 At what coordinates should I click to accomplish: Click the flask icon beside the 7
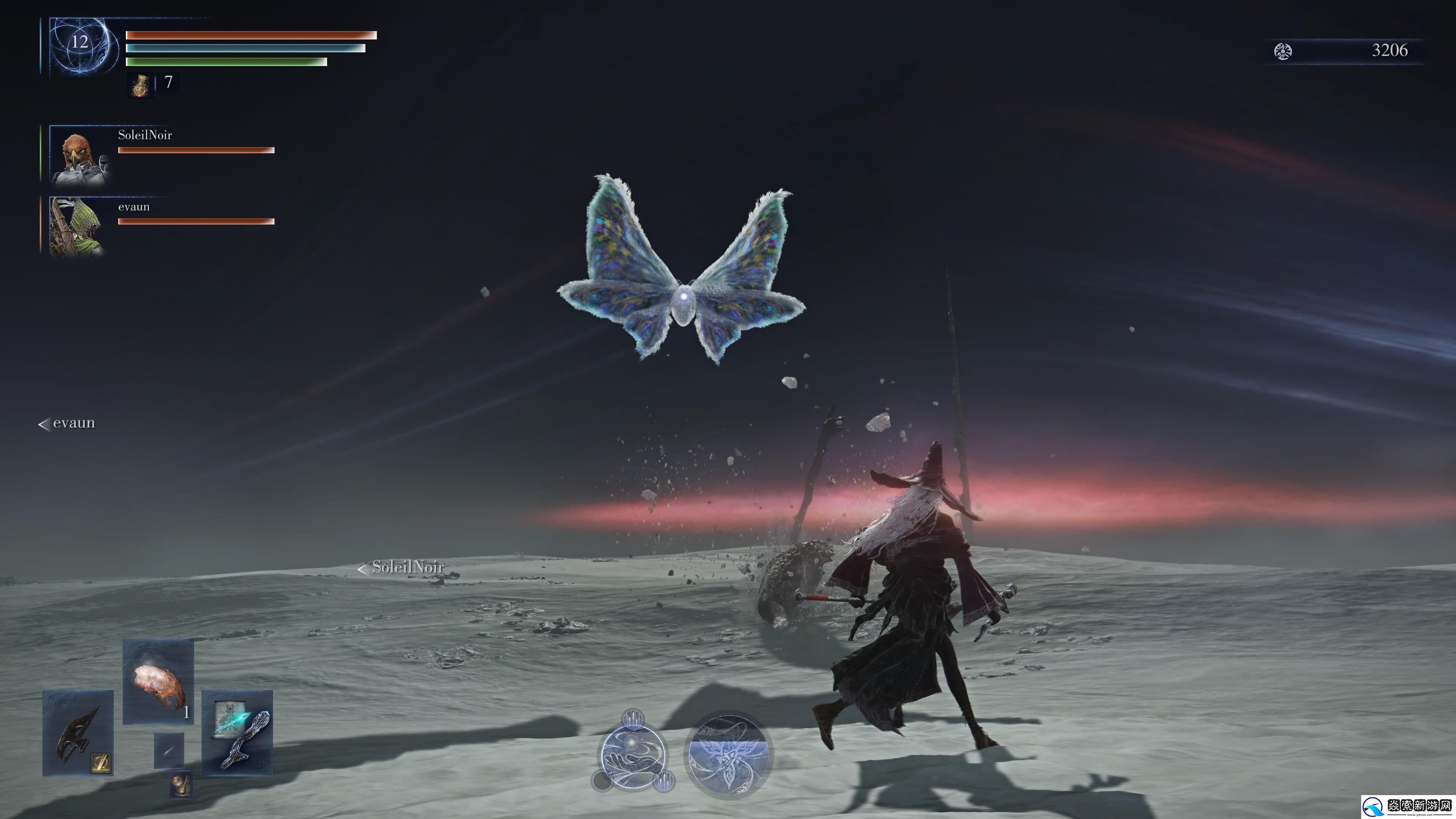click(x=140, y=85)
